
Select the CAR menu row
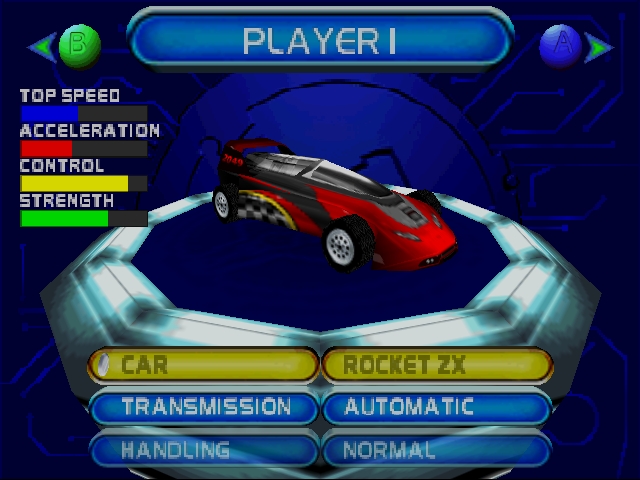[x=204, y=365]
